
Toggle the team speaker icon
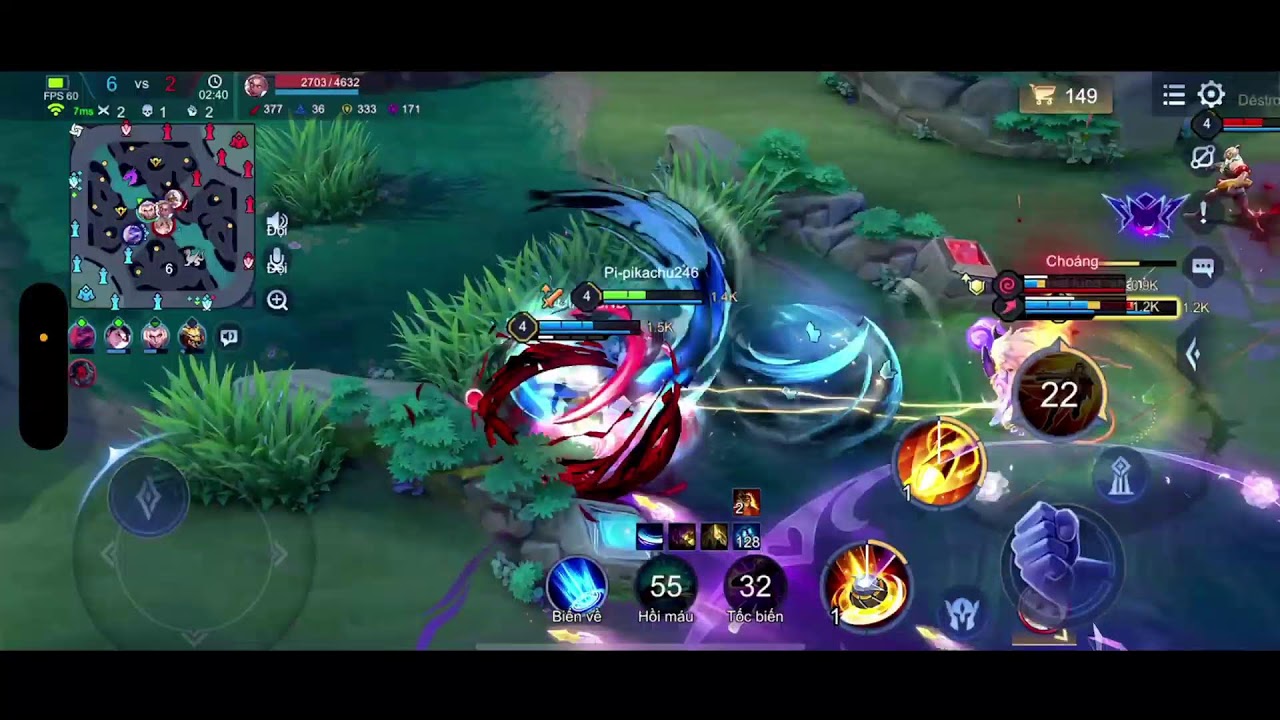277,224
